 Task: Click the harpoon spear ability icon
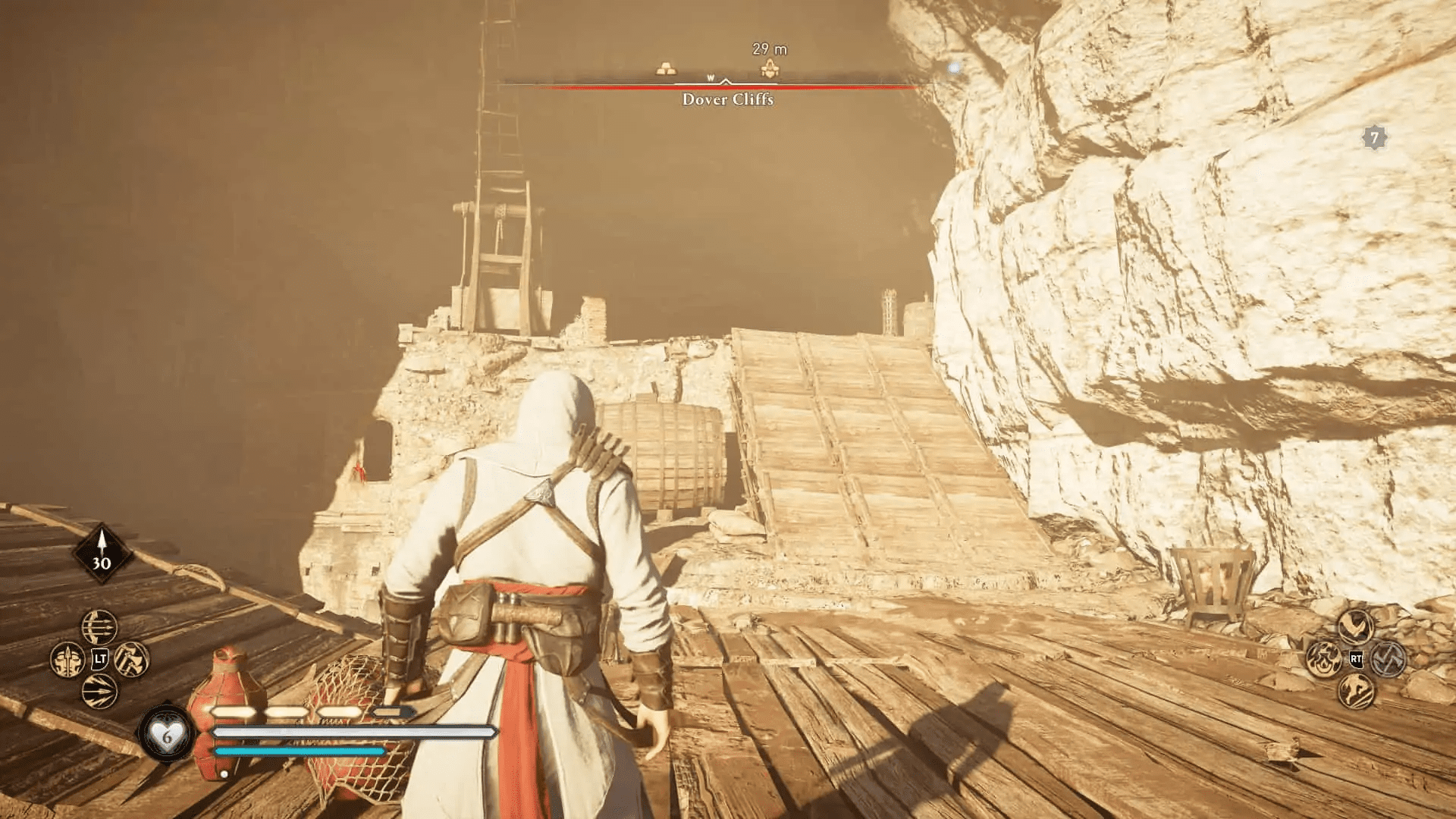point(67,661)
